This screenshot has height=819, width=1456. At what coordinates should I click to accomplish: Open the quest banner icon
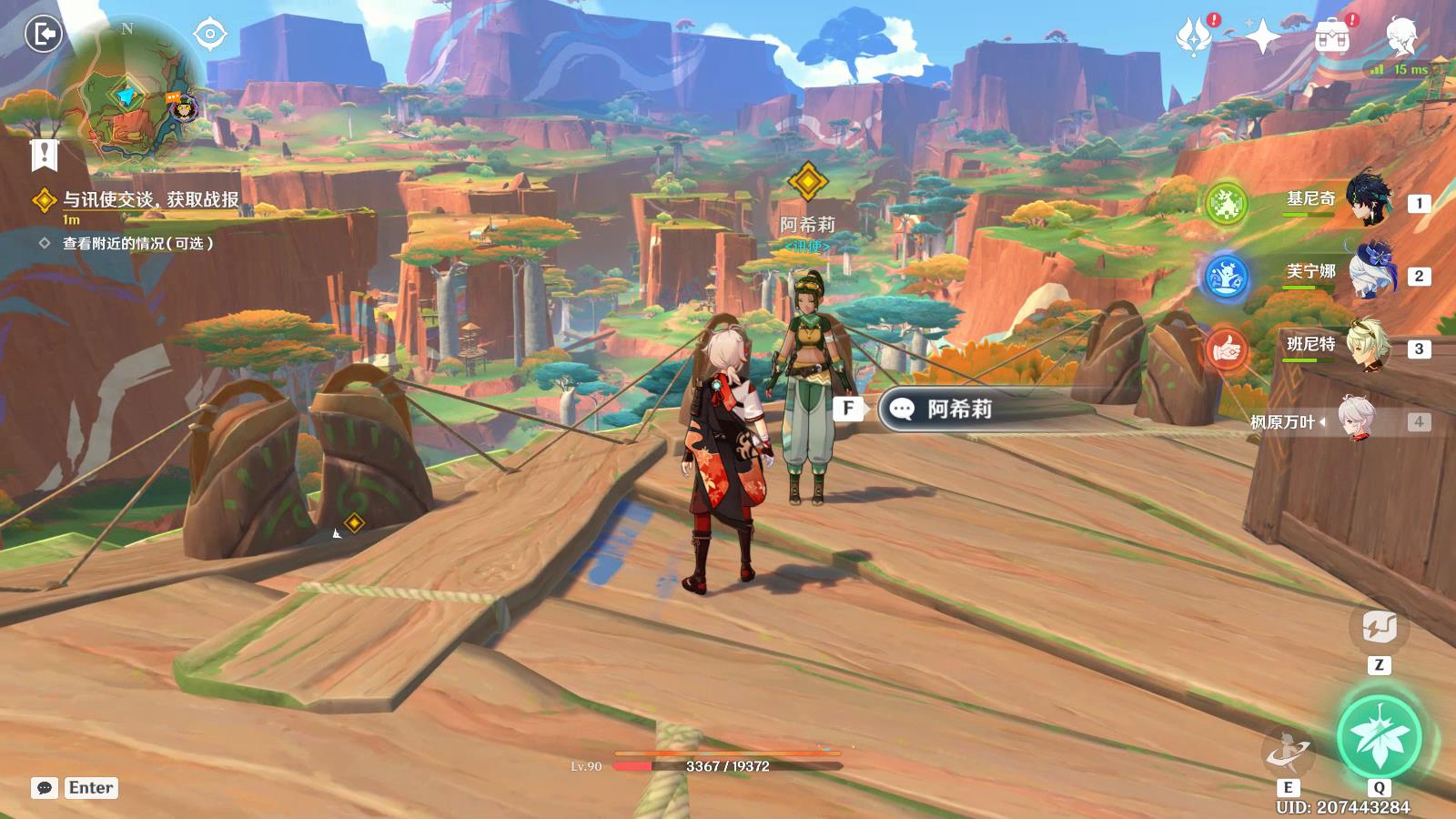click(43, 156)
